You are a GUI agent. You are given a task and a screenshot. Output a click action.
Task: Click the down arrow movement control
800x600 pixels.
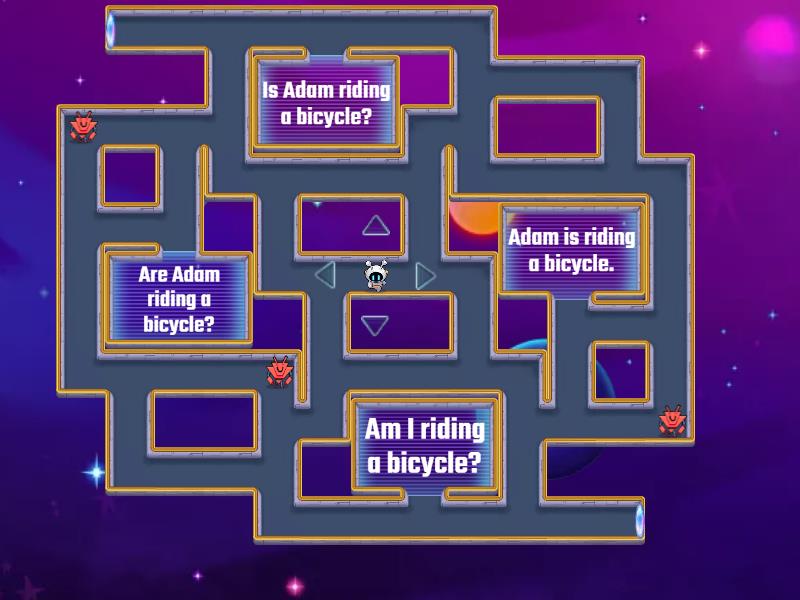pos(375,324)
